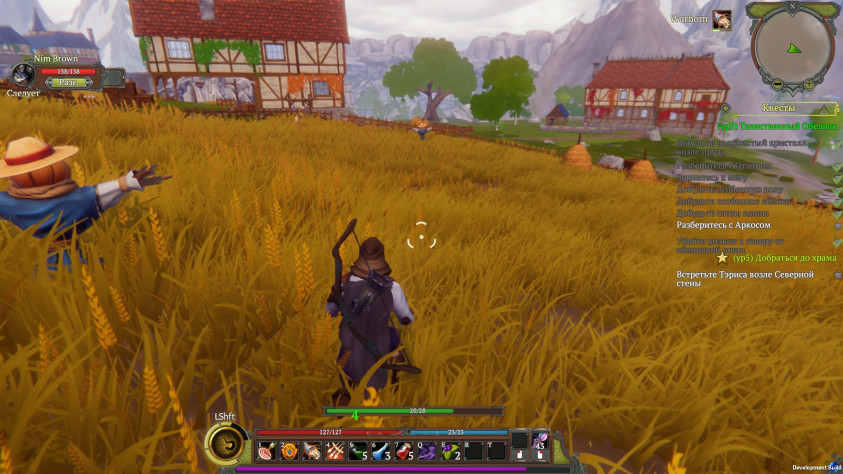
Task: Click Nim Brown's companion portrait
Action: (23, 75)
